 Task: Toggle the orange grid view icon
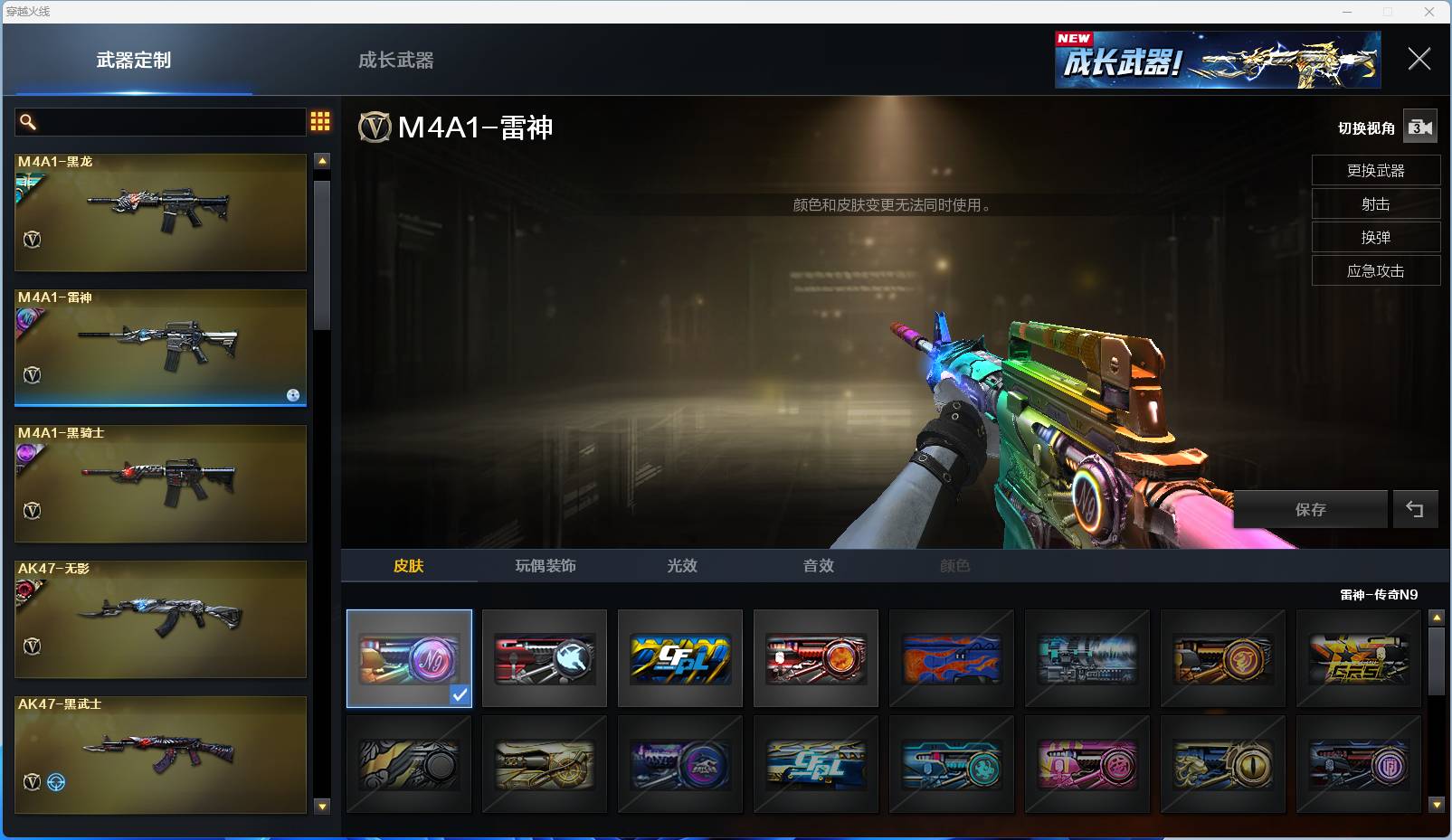[320, 122]
